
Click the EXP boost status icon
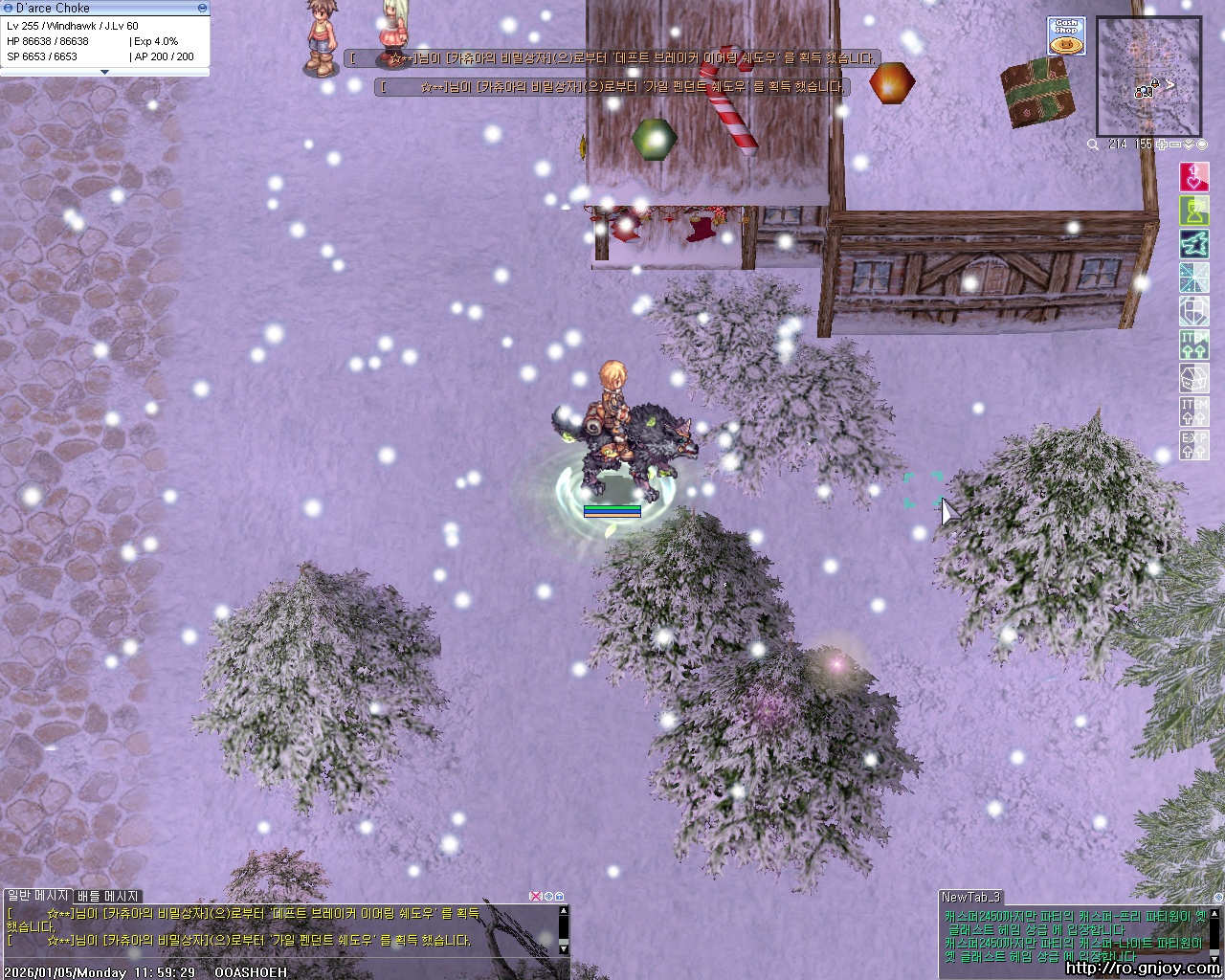click(1193, 445)
